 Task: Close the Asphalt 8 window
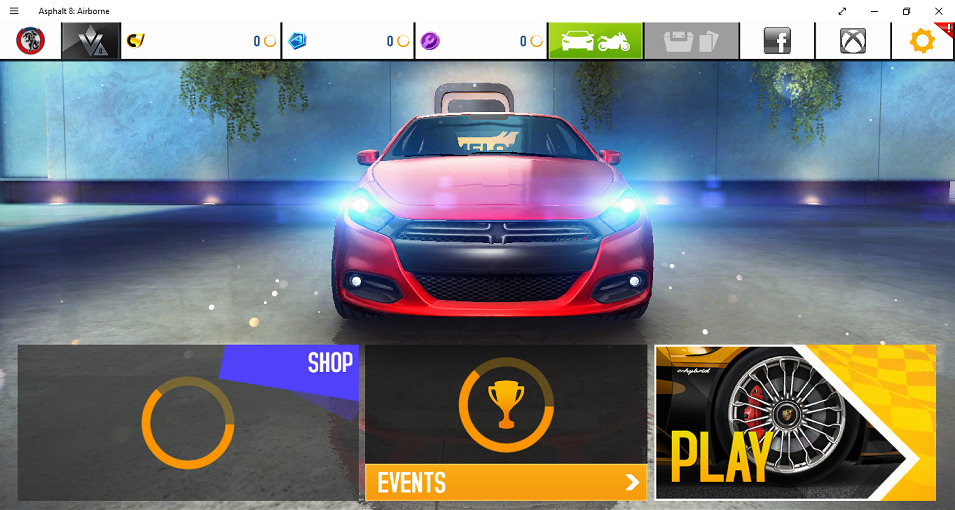(938, 11)
